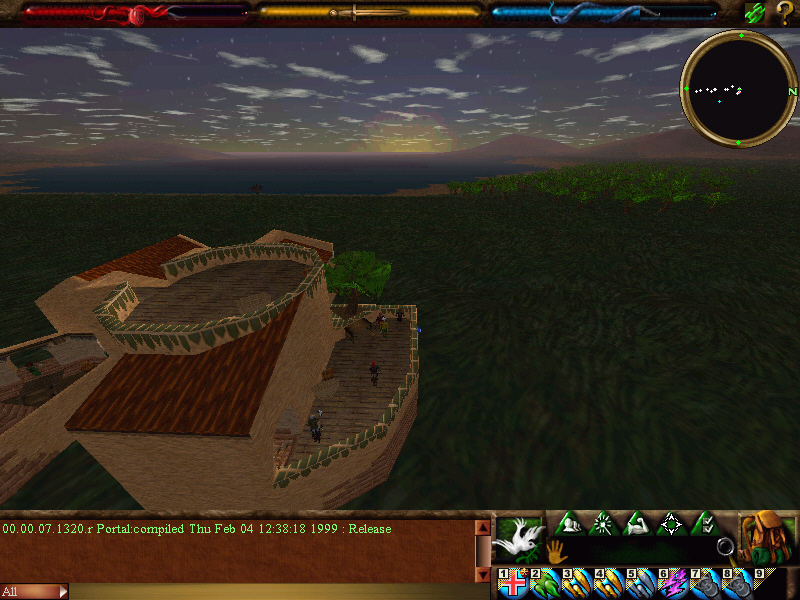Toggle the white dove peace mode

518,538
